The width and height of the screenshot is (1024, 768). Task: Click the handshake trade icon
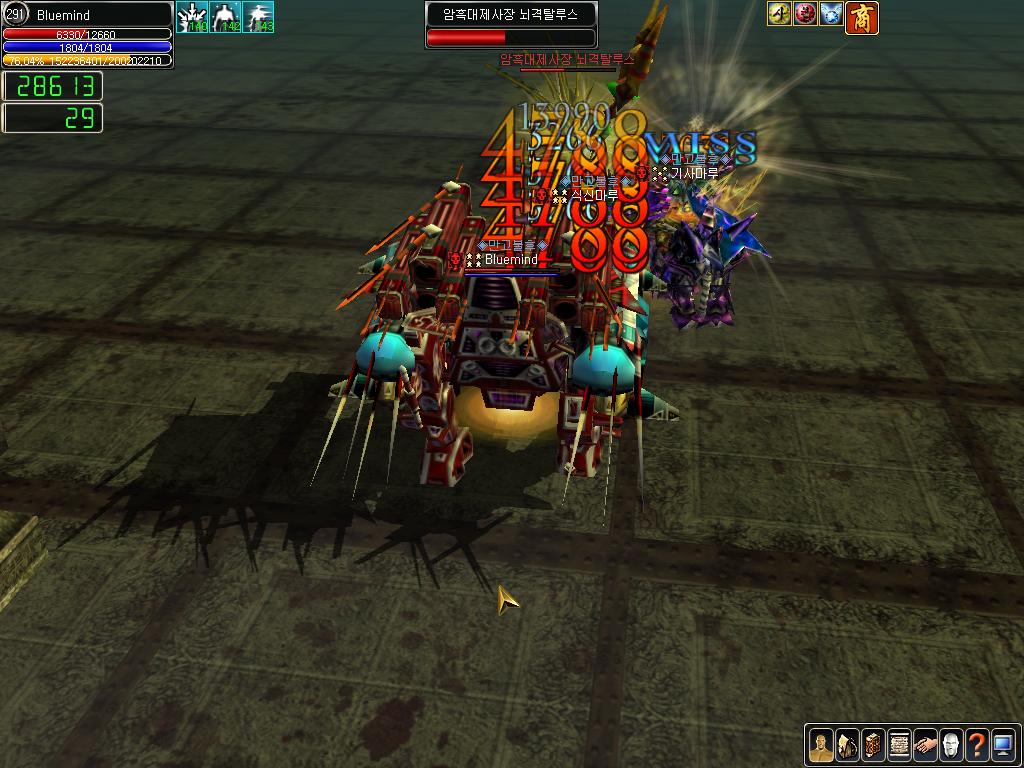tap(924, 744)
